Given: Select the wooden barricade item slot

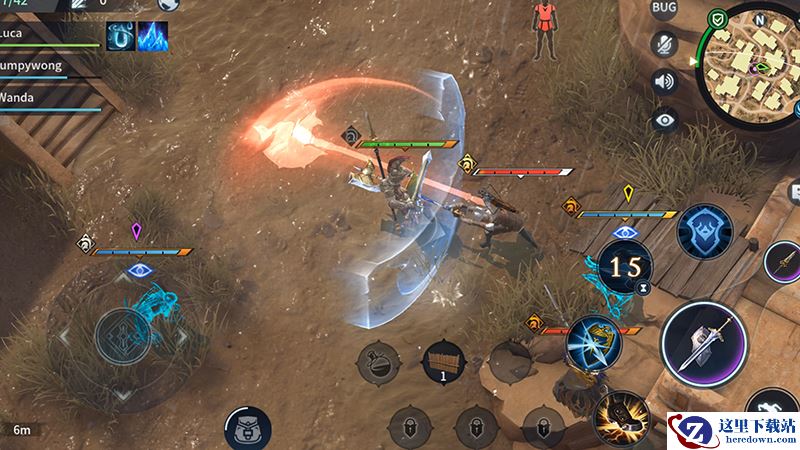Looking at the screenshot, I should 443,360.
